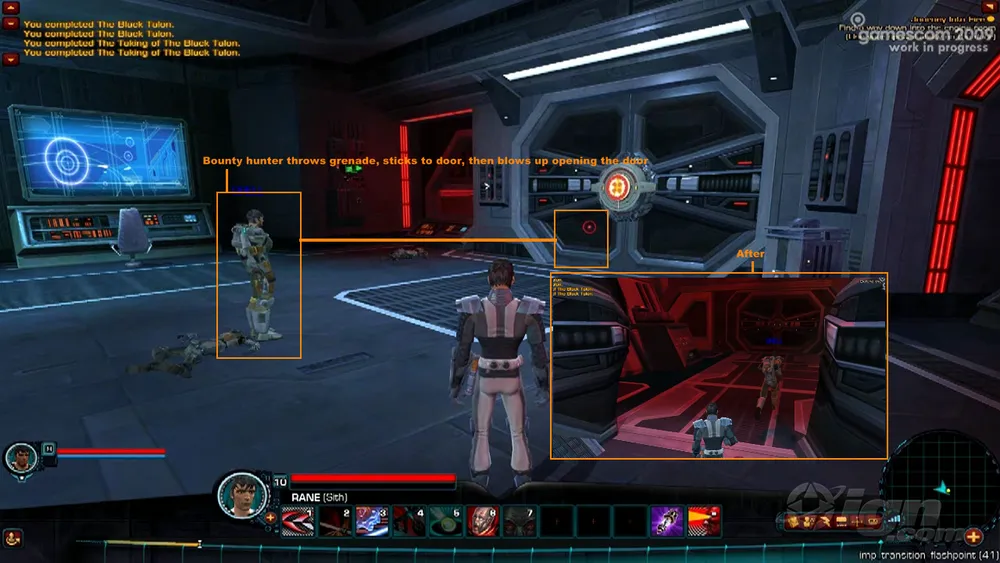1000x563 pixels.
Task: Use the purple lightsaber hilt ability
Action: pyautogui.click(x=667, y=521)
